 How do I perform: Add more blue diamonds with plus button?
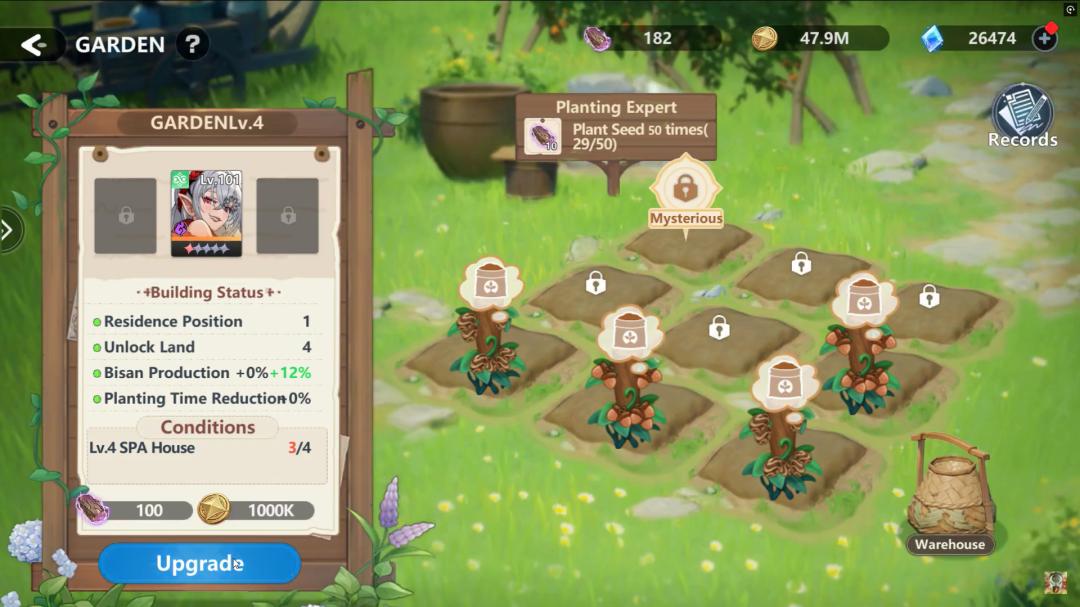tap(1045, 39)
